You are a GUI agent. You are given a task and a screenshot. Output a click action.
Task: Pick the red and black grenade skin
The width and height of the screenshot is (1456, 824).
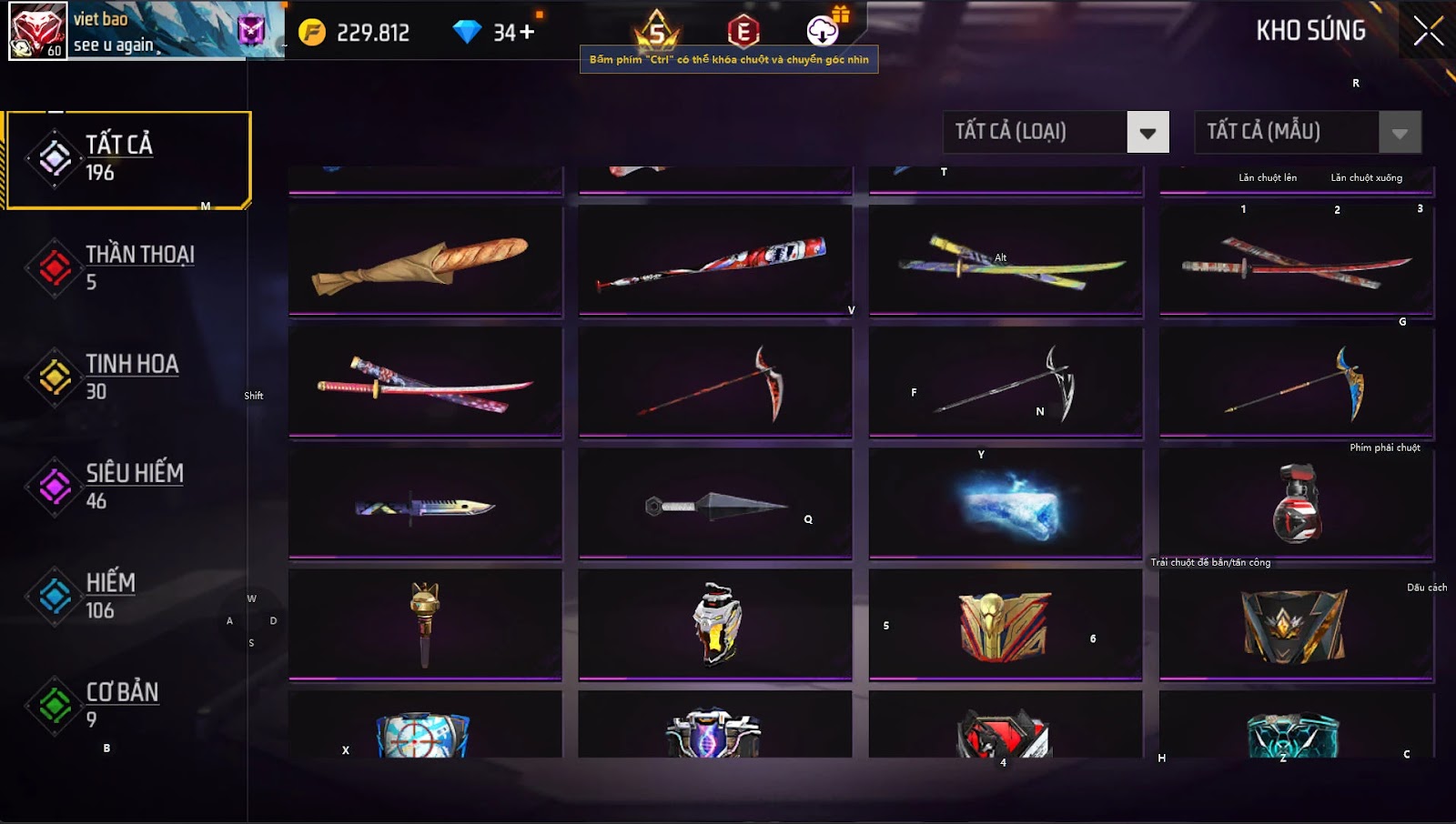pos(1296,505)
